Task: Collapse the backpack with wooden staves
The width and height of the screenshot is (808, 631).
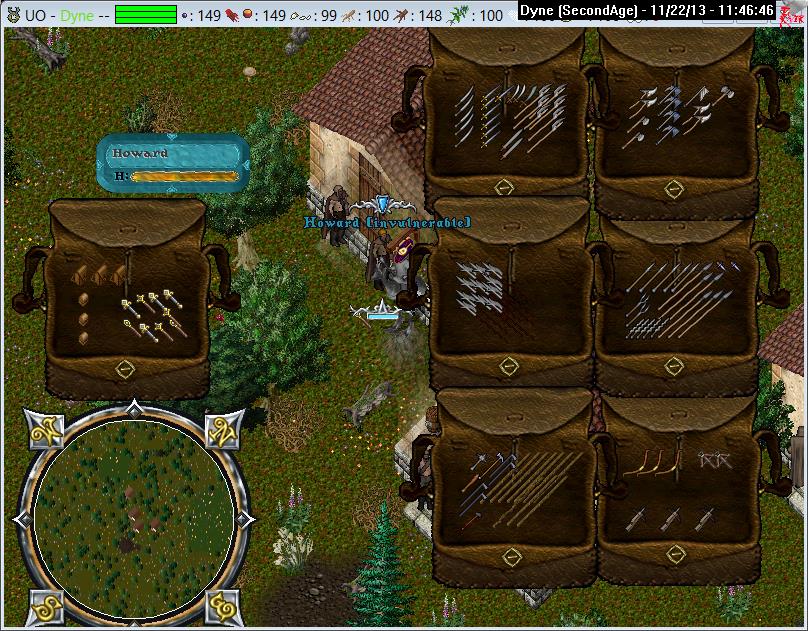Action: 512,555
